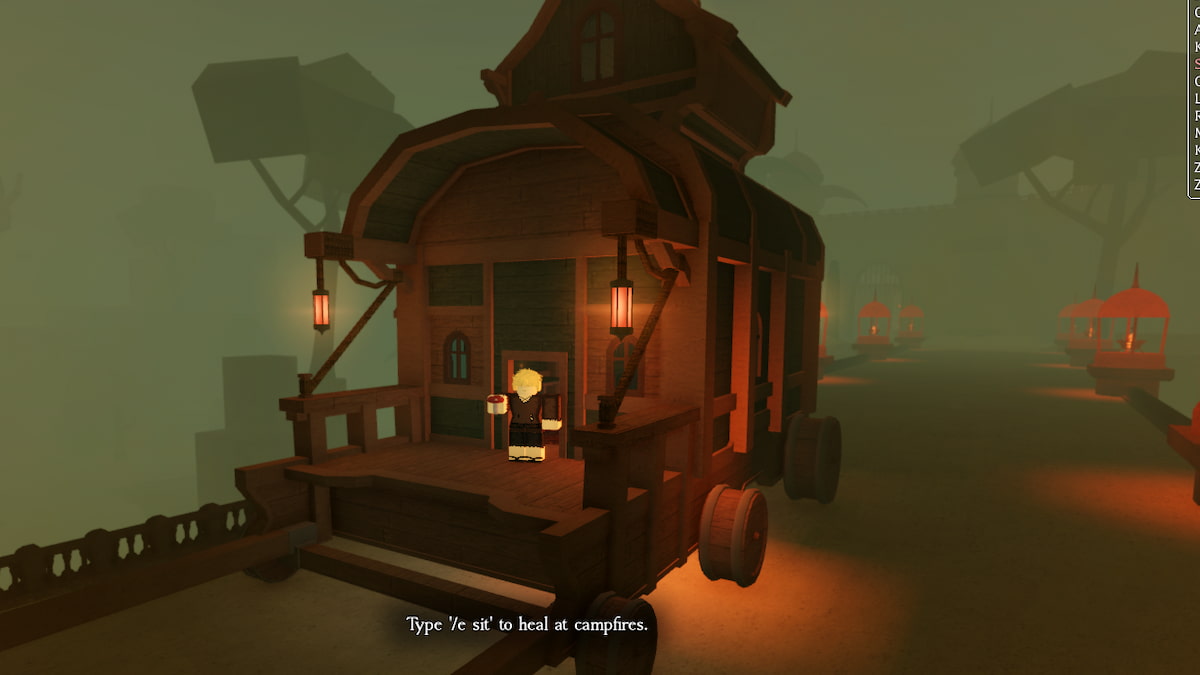Choose the player name starting with R
Image resolution: width=1200 pixels, height=675 pixels.
coord(1197,115)
